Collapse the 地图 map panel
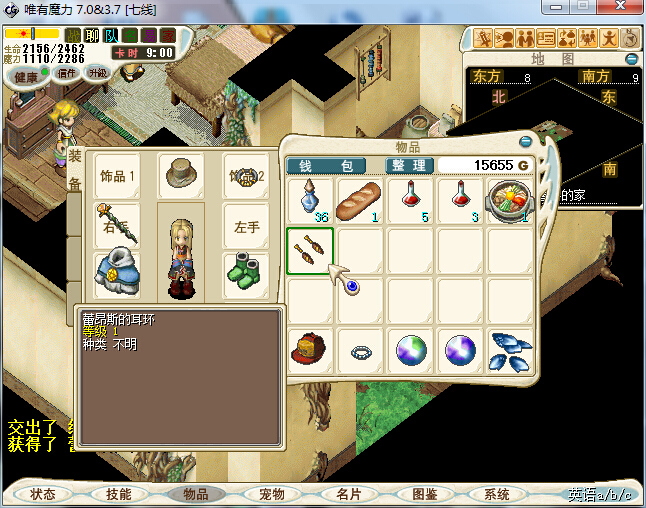Image resolution: width=646 pixels, height=508 pixels. click(632, 59)
